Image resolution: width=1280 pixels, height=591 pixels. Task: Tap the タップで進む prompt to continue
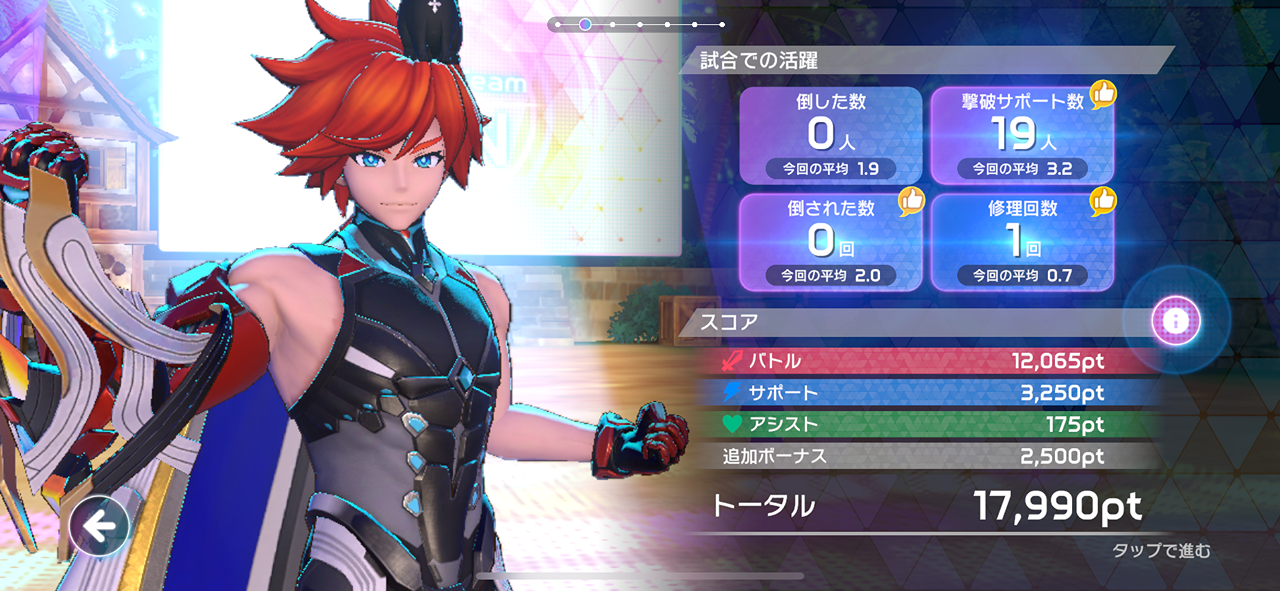pyautogui.click(x=1161, y=551)
